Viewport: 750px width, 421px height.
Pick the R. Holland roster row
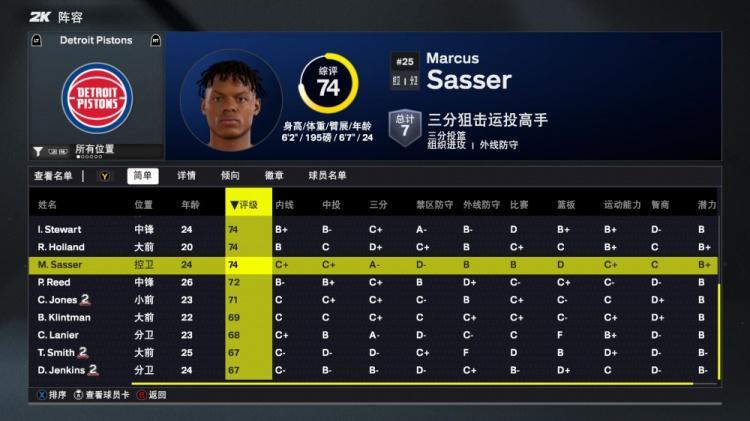coord(60,247)
